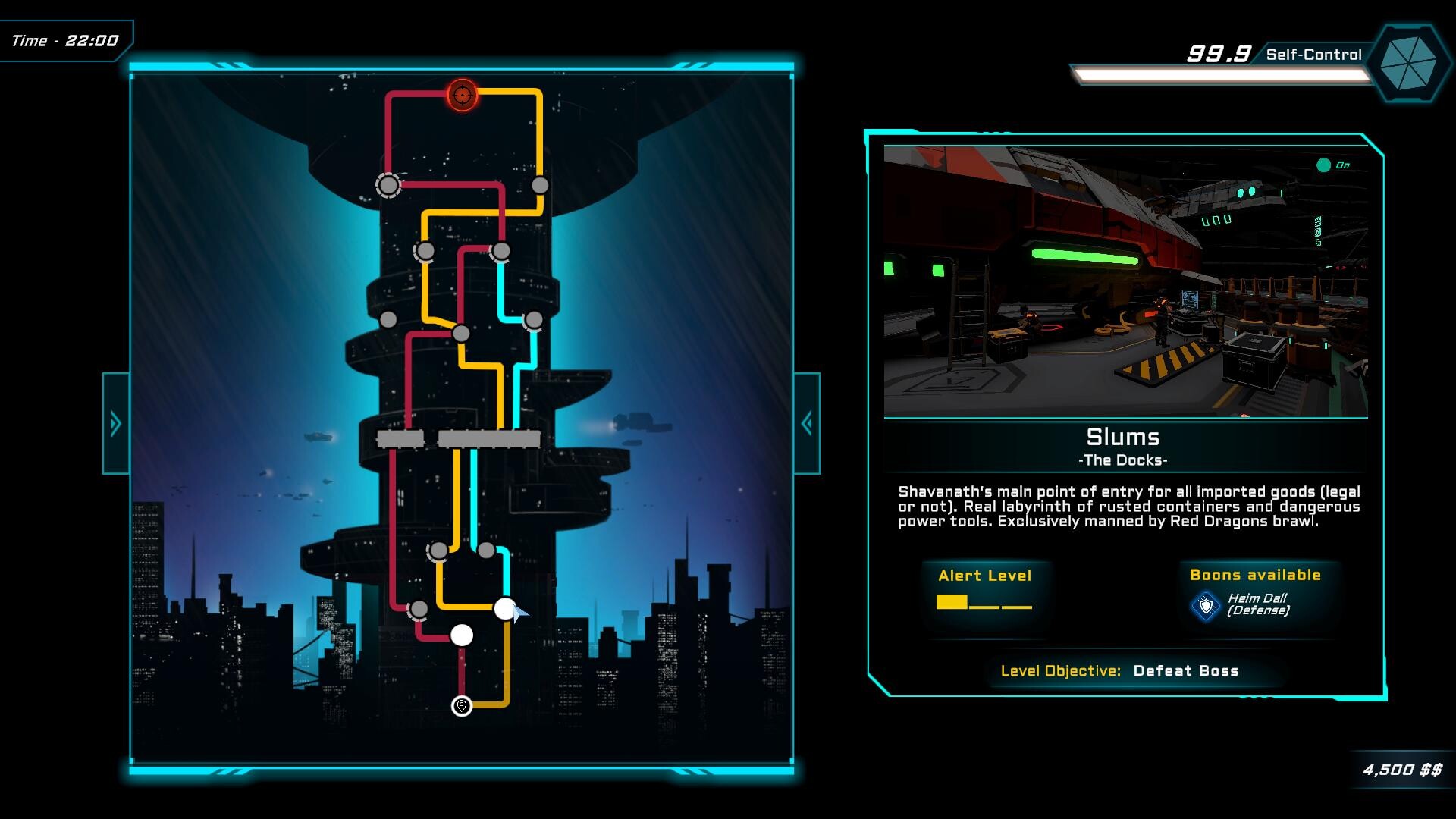This screenshot has width=1456, height=819.
Task: Click the location pin node at the map bottom
Action: (x=462, y=705)
